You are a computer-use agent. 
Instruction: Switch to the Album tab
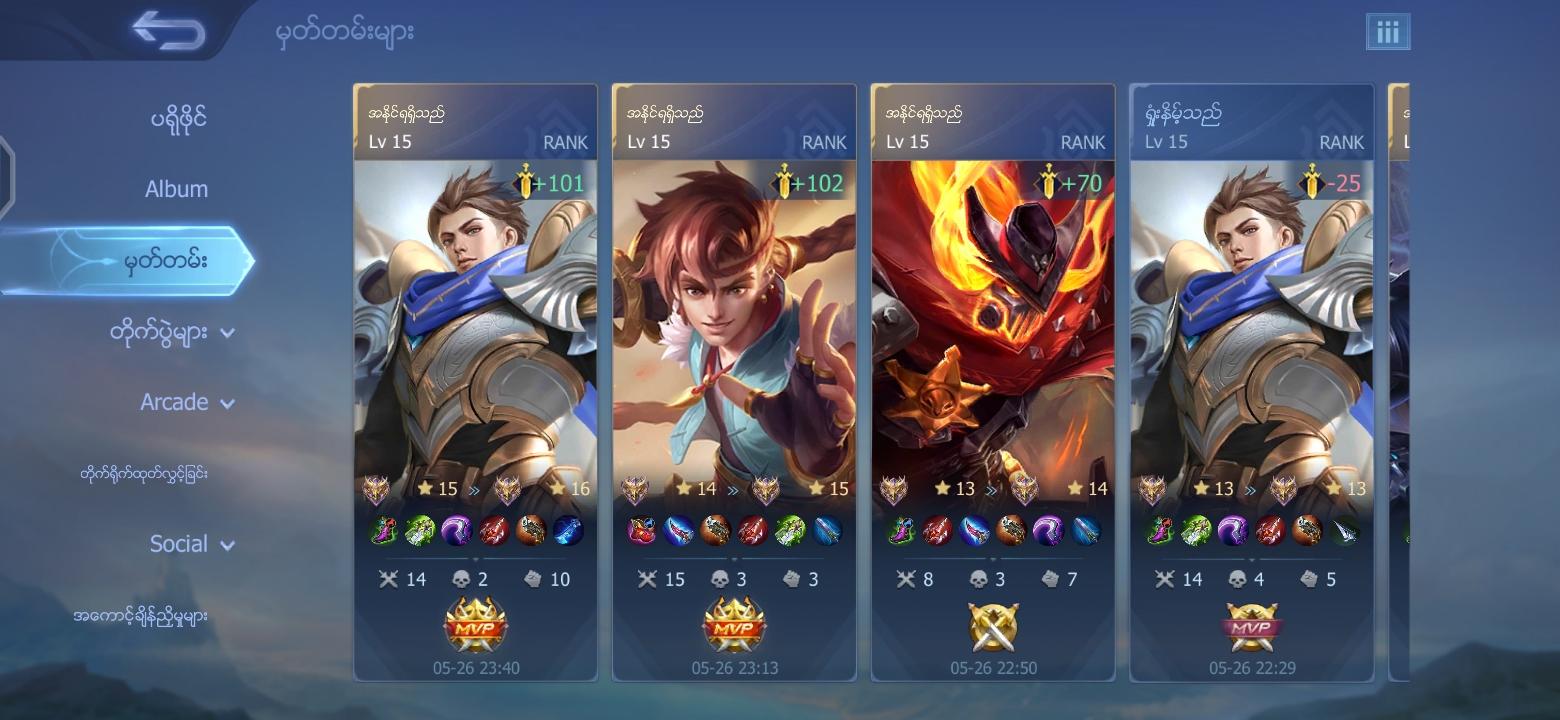pos(175,188)
